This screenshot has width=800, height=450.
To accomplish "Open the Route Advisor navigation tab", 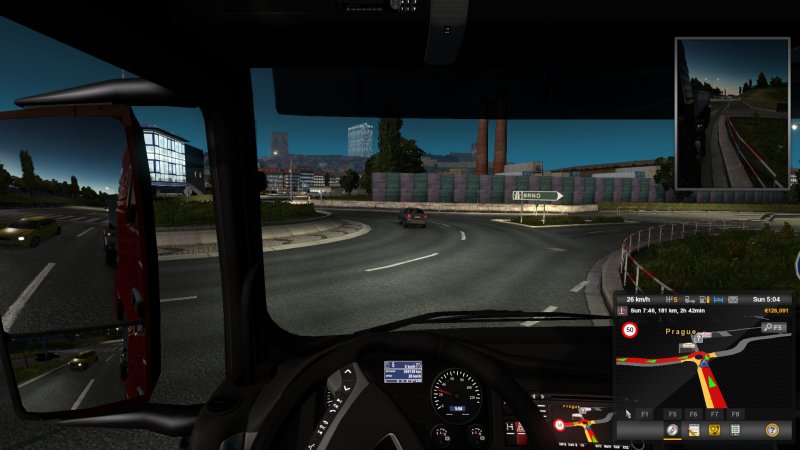I will point(672,429).
